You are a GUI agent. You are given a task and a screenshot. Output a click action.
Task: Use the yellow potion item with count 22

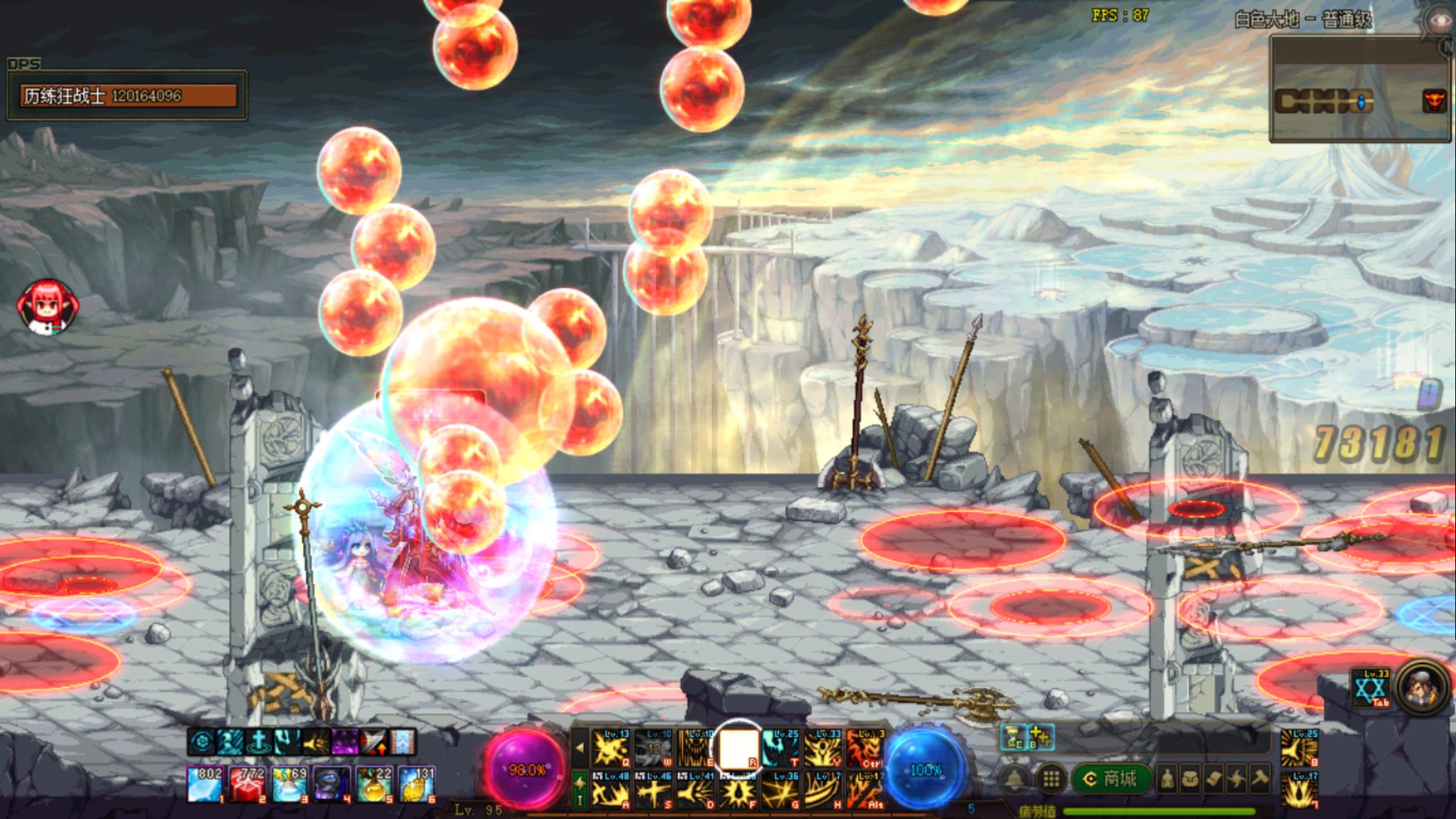(374, 784)
